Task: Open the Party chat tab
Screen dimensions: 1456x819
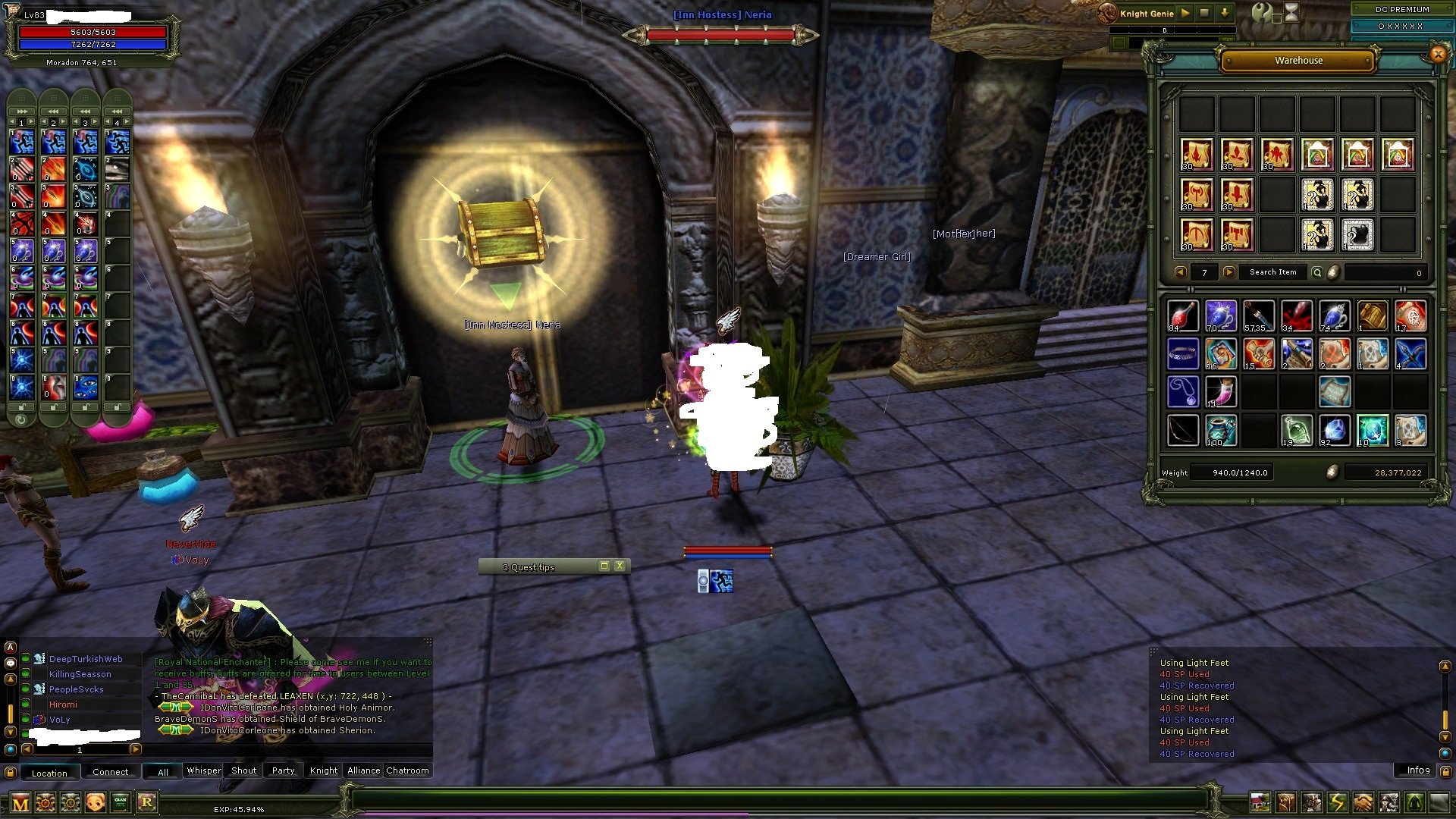Action: (282, 770)
